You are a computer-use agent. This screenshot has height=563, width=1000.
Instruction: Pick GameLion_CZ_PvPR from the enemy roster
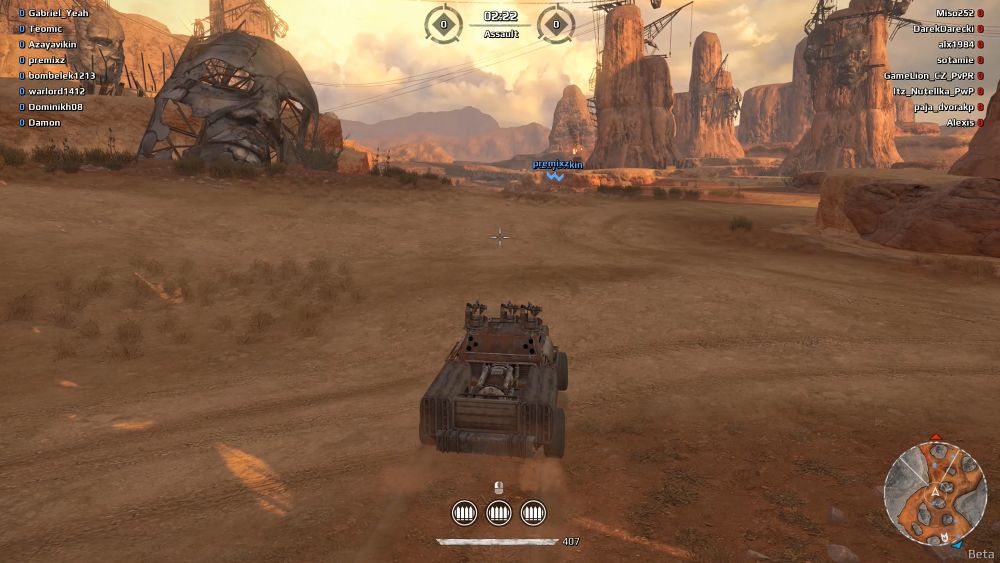click(x=928, y=76)
